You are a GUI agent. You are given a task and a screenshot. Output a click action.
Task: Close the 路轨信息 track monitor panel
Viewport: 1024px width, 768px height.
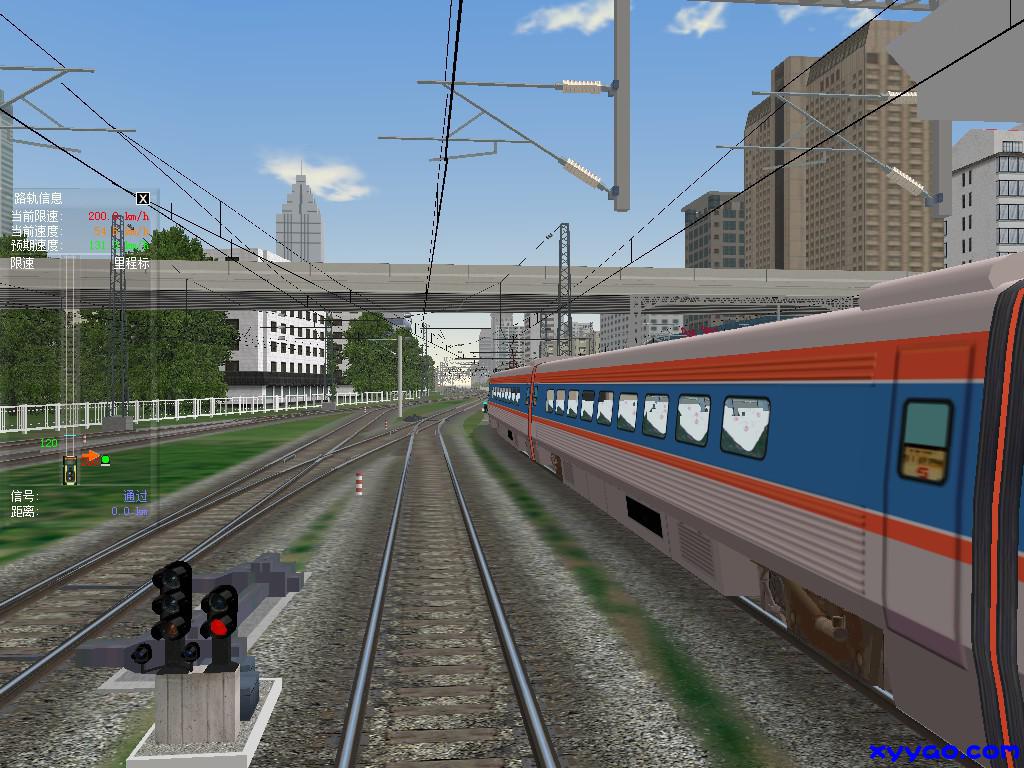[143, 198]
